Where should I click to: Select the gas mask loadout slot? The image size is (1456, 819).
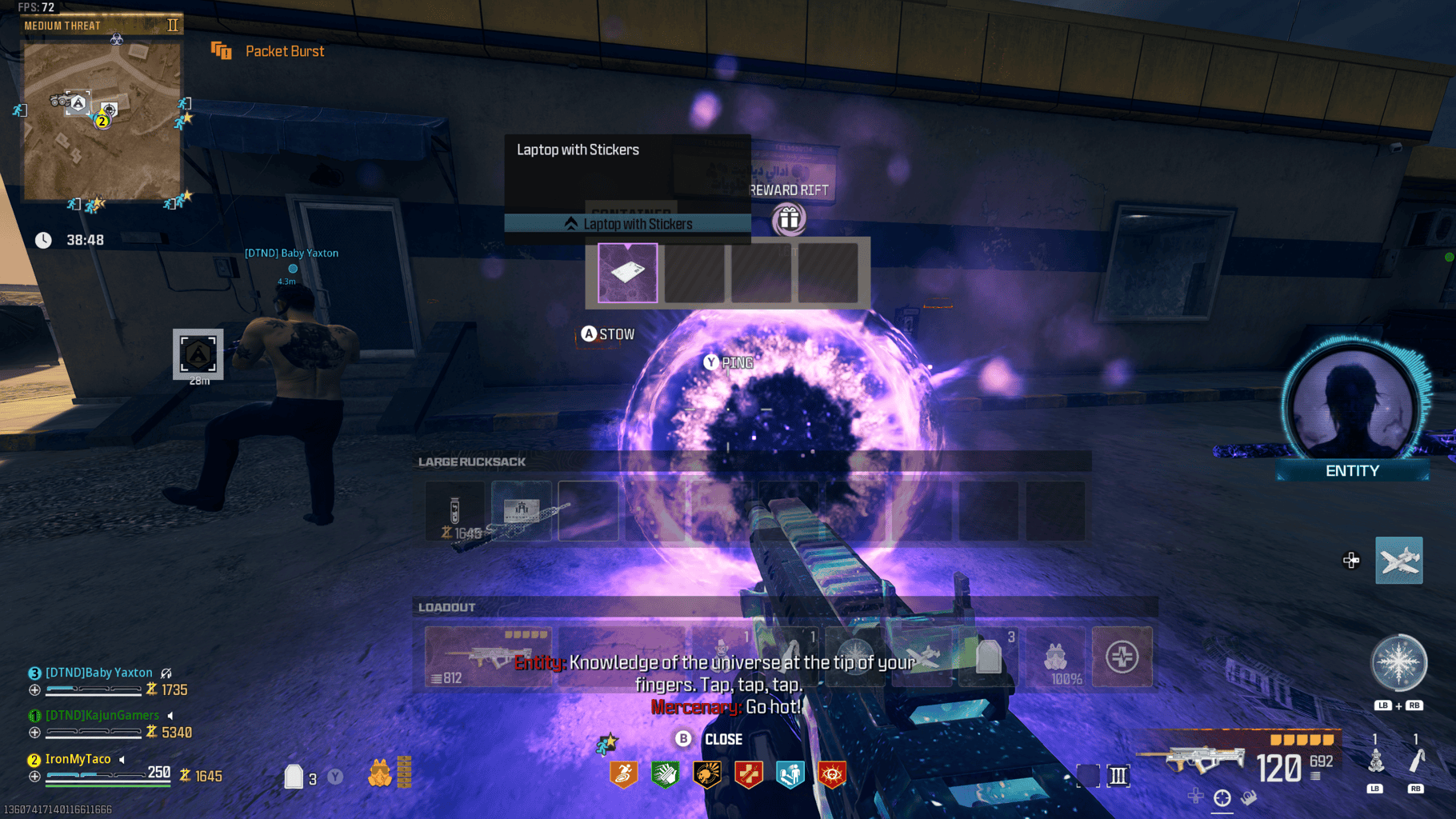(1056, 657)
